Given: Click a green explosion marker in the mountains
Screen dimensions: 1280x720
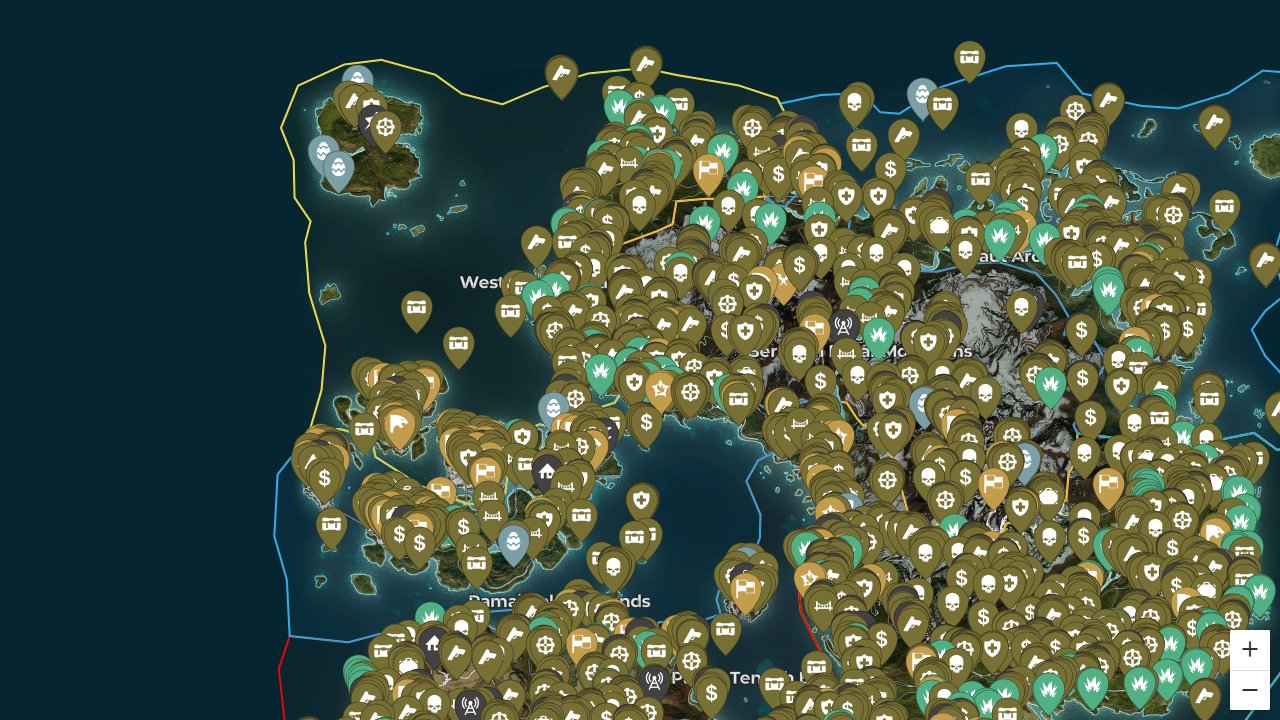Looking at the screenshot, I should (x=880, y=335).
